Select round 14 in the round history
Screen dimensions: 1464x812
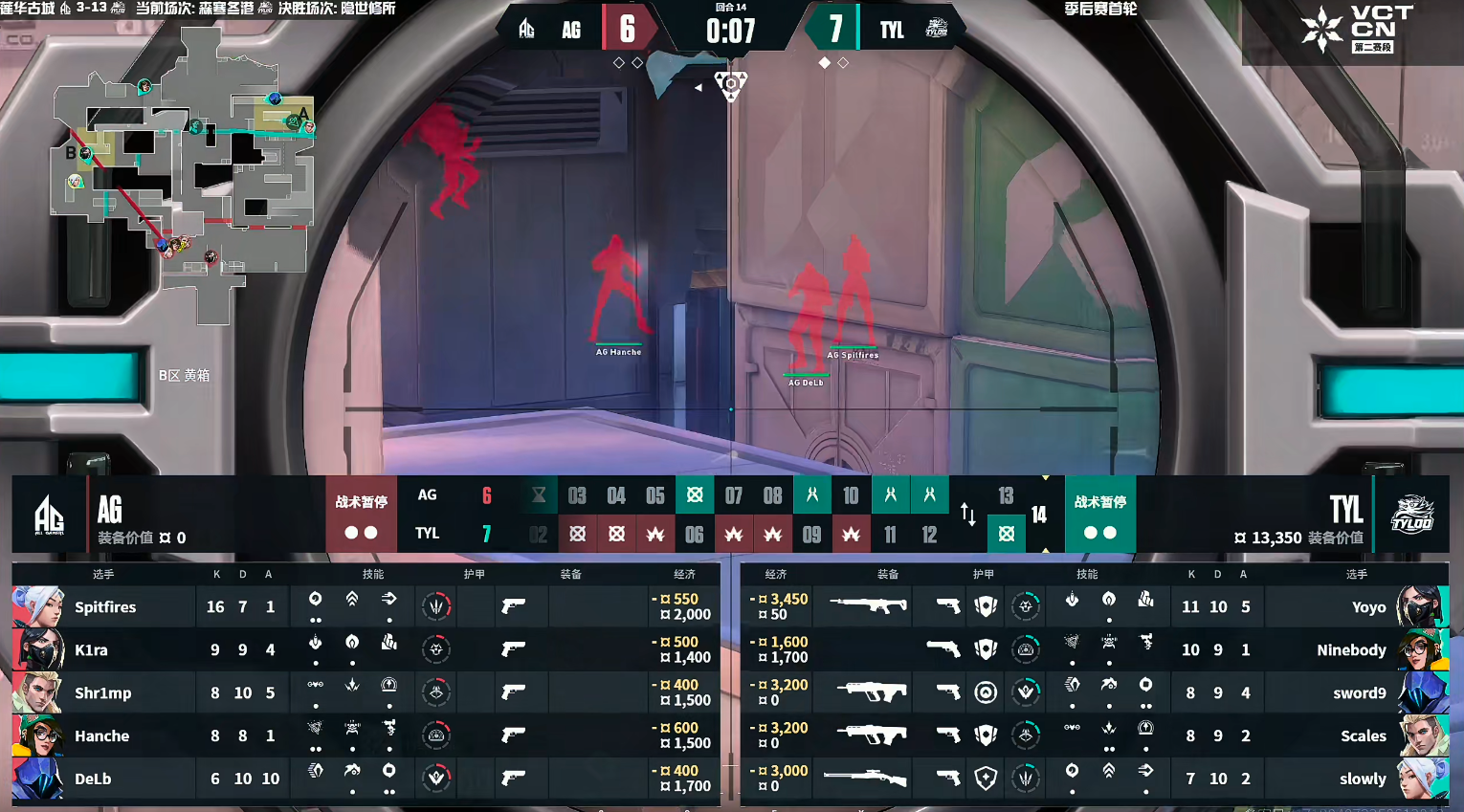[x=1039, y=516]
